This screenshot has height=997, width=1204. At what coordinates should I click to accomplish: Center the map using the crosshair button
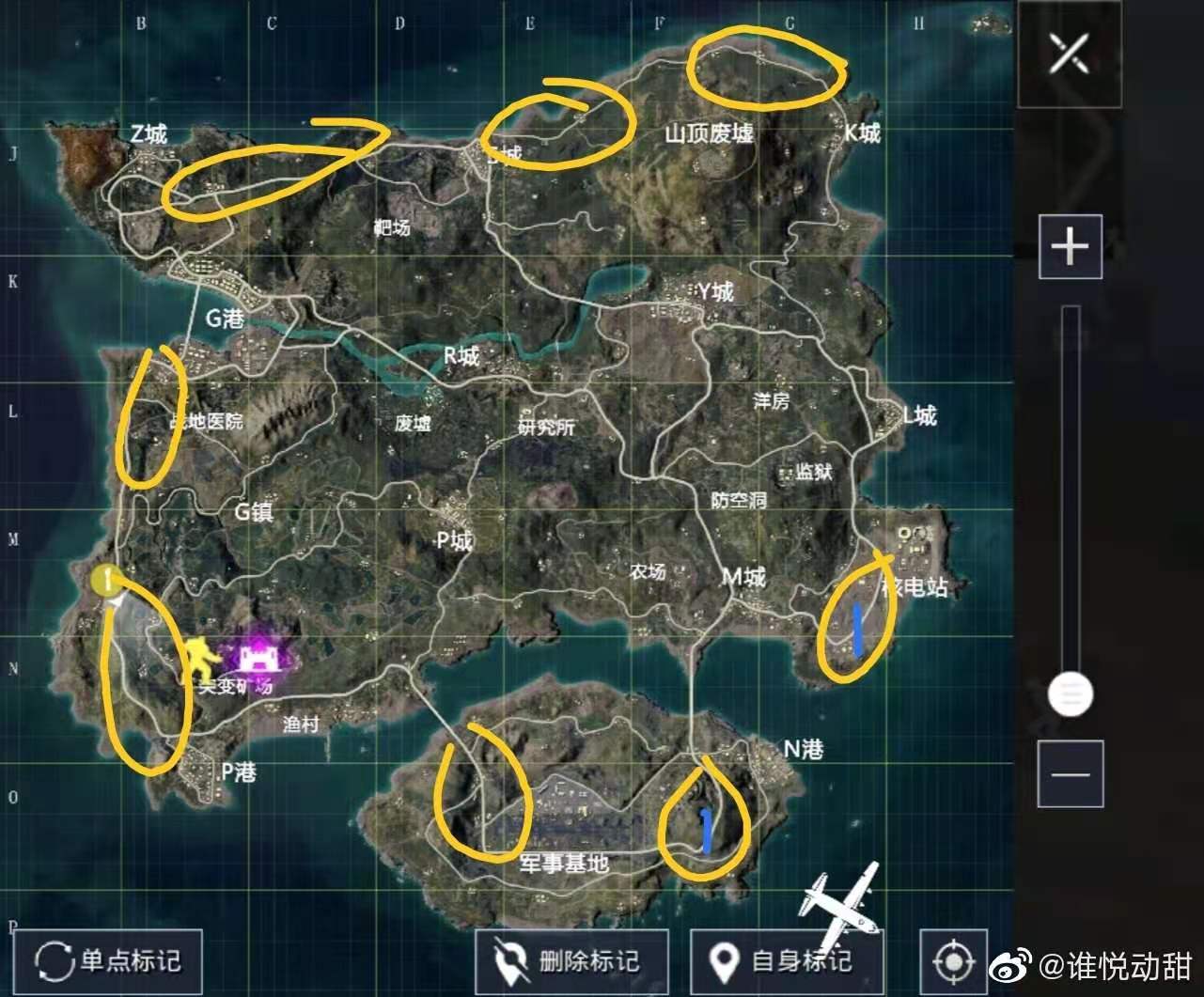click(x=953, y=961)
